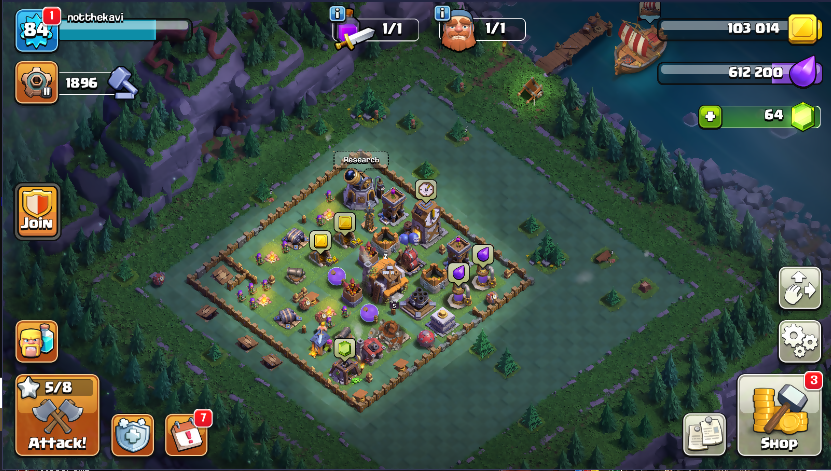Select the level 84 experience badge
The width and height of the screenshot is (831, 471).
[x=36, y=31]
